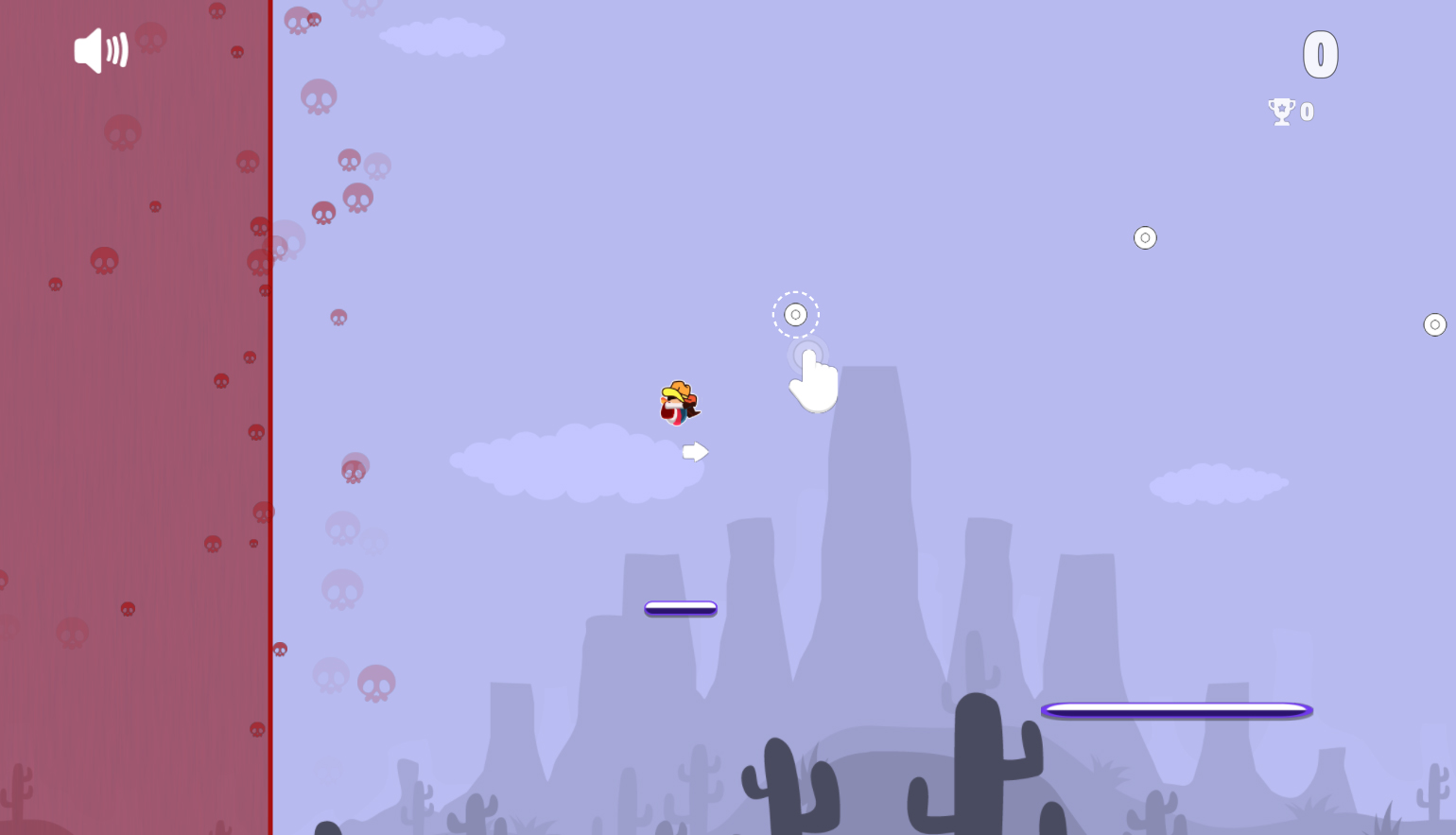Click the large score counter showing 0
Viewport: 1456px width, 835px height.
point(1321,54)
